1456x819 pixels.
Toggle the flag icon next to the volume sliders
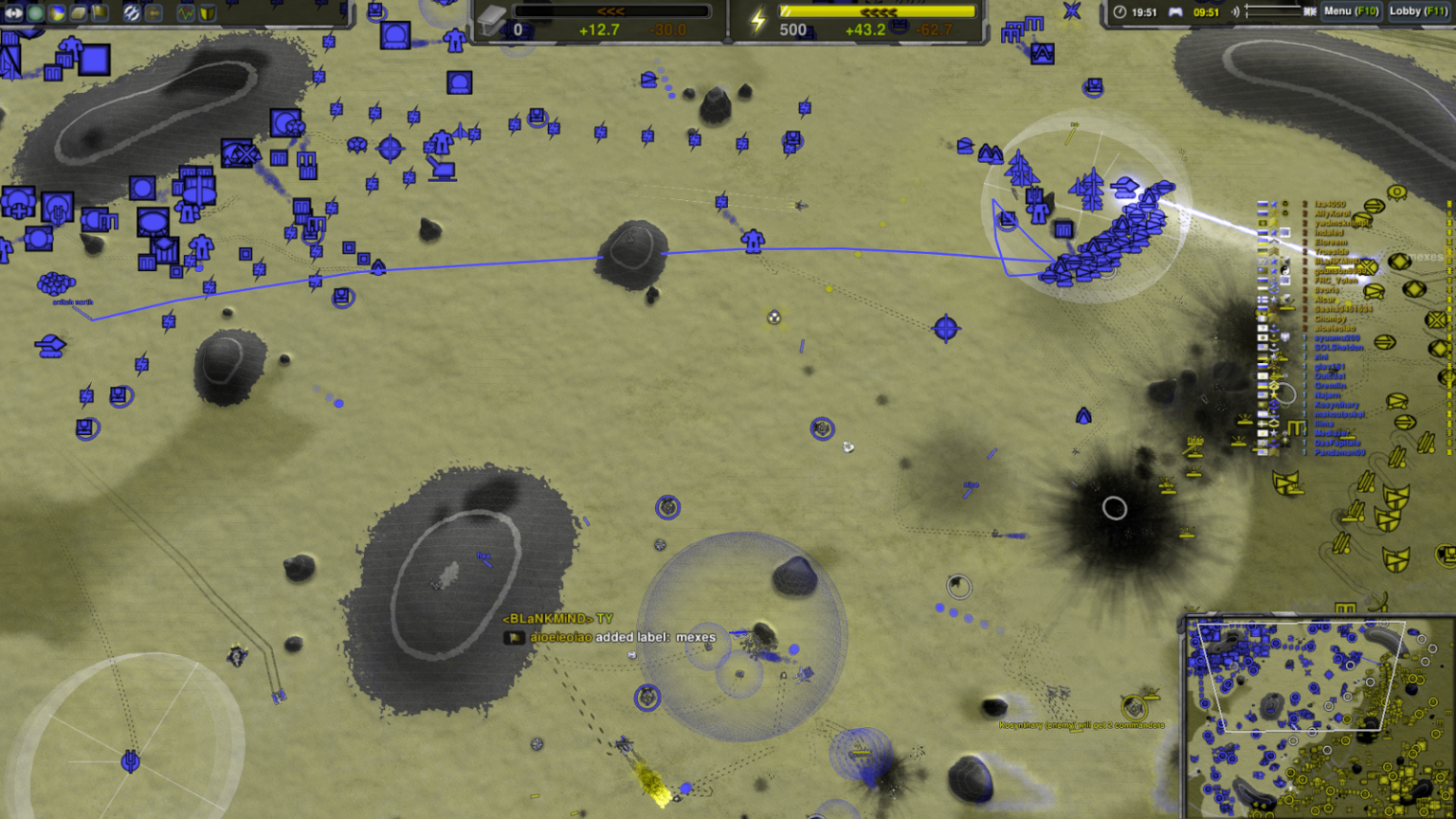point(1310,11)
